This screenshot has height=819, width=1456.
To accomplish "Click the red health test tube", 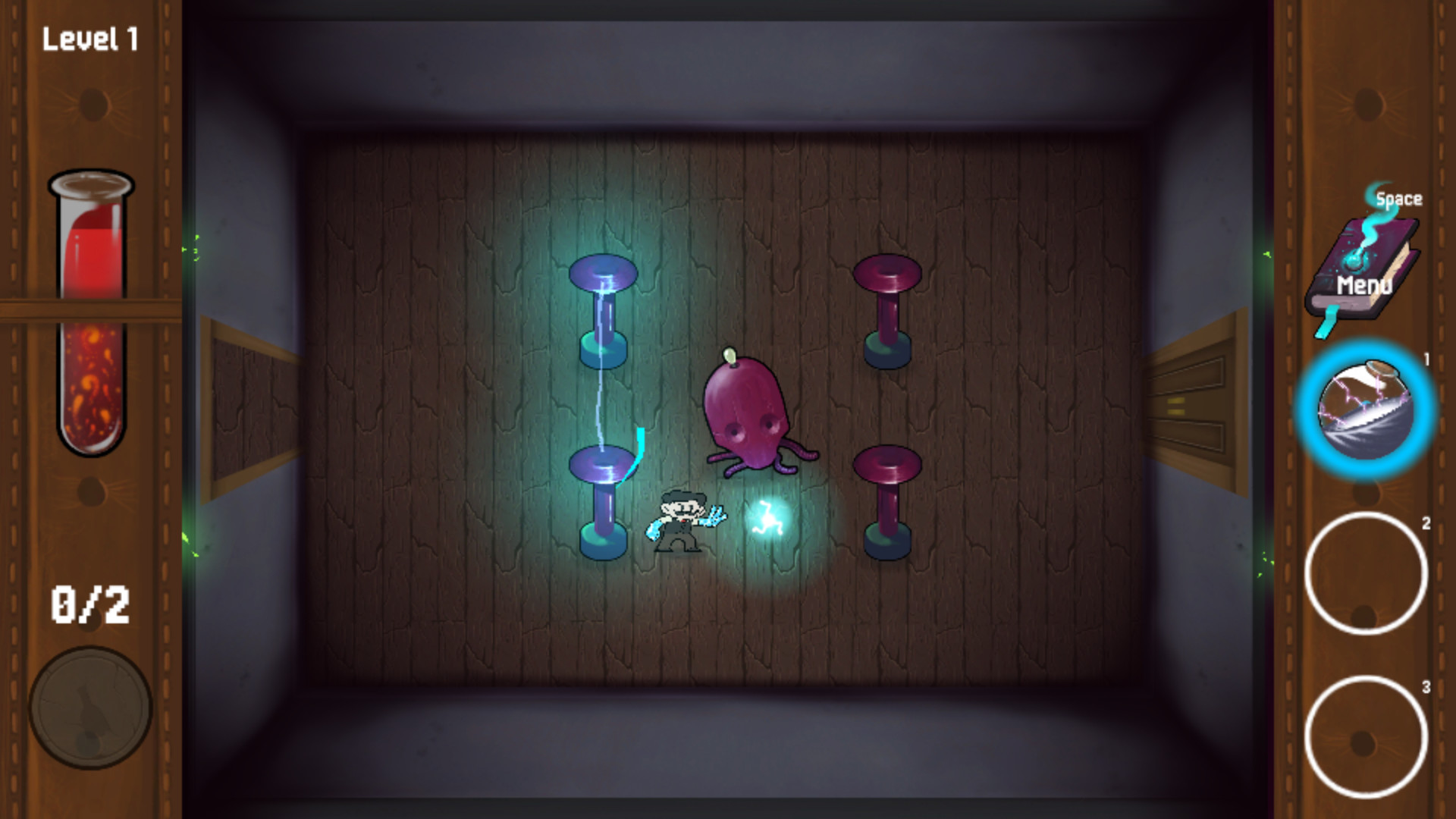I will coord(91,311).
